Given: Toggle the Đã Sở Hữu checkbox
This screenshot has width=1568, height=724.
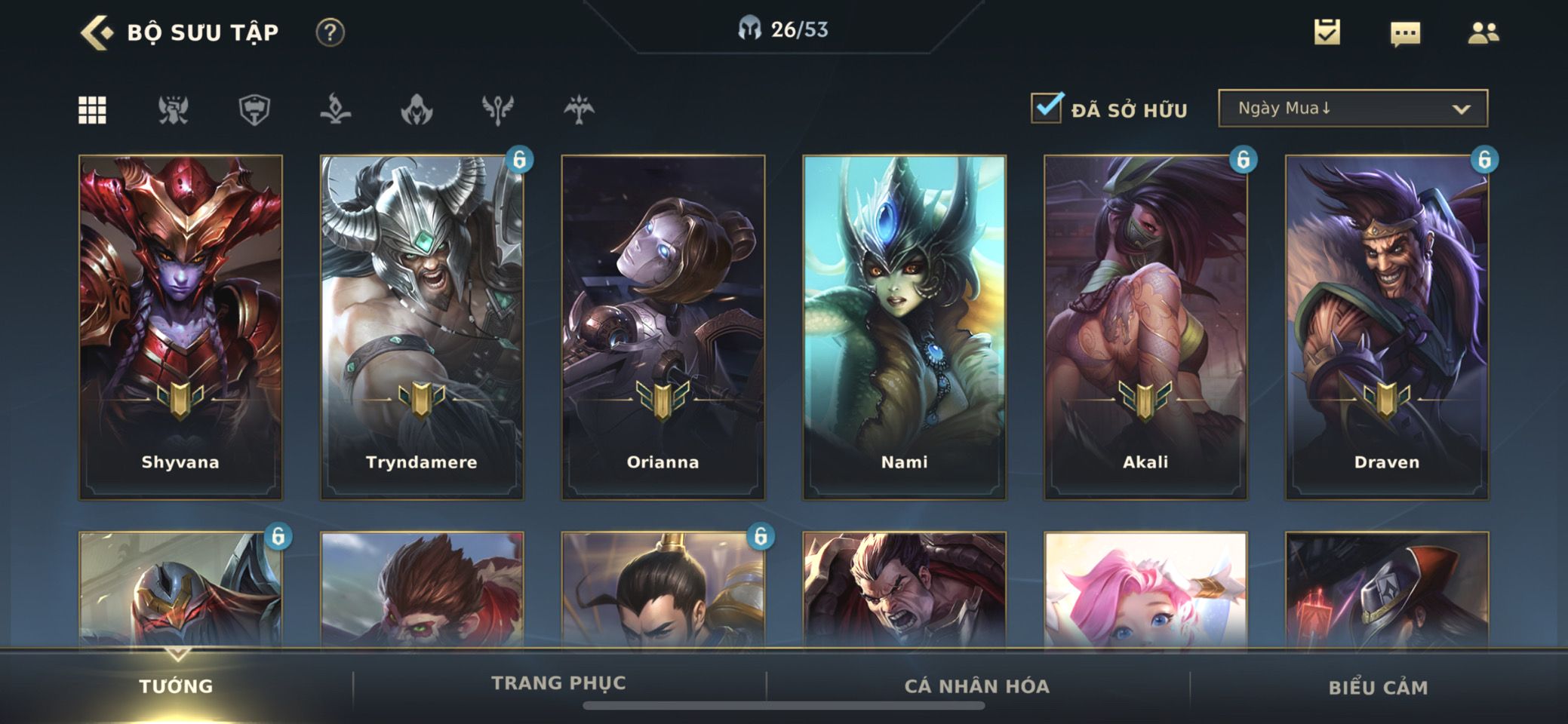Looking at the screenshot, I should pyautogui.click(x=1047, y=109).
